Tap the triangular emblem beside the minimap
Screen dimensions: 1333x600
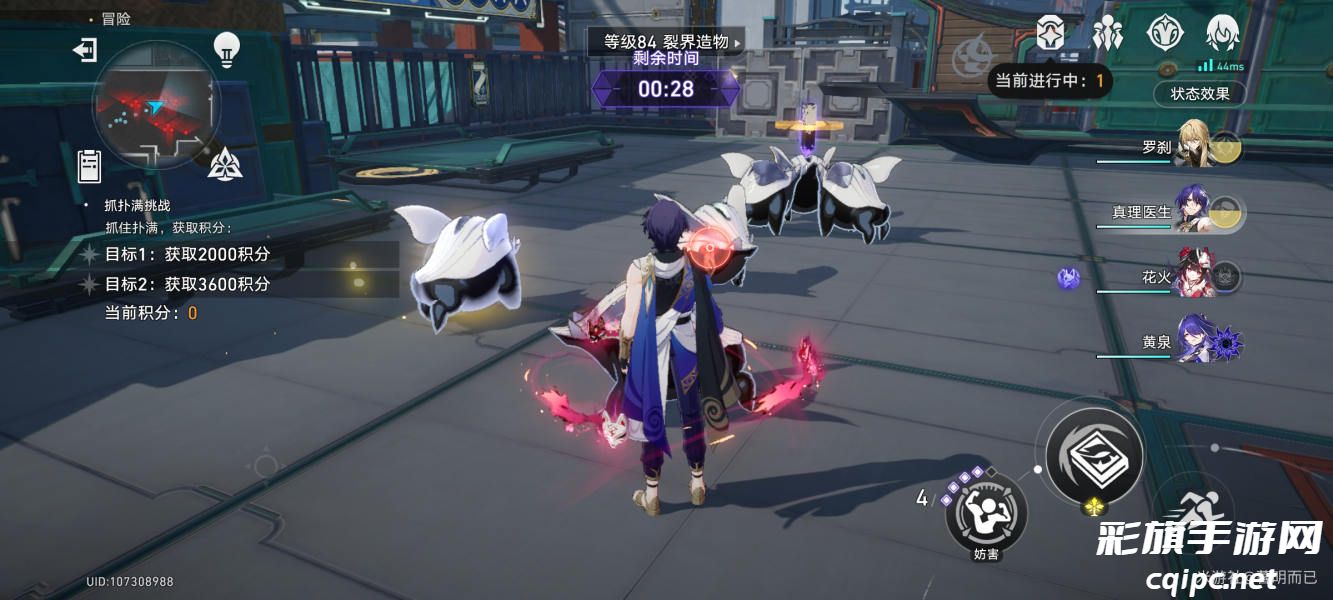coord(225,163)
